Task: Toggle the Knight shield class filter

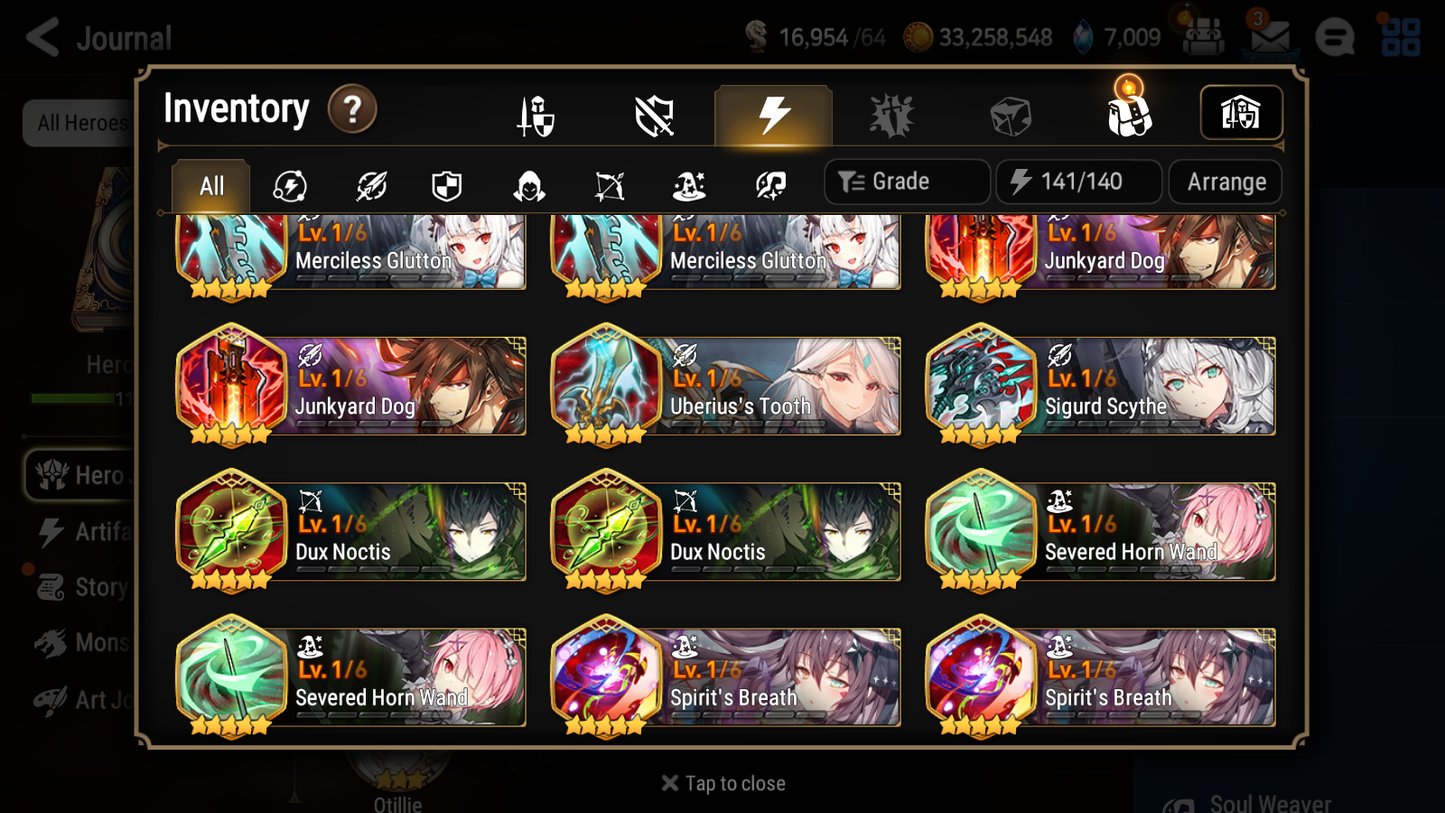Action: [446, 182]
